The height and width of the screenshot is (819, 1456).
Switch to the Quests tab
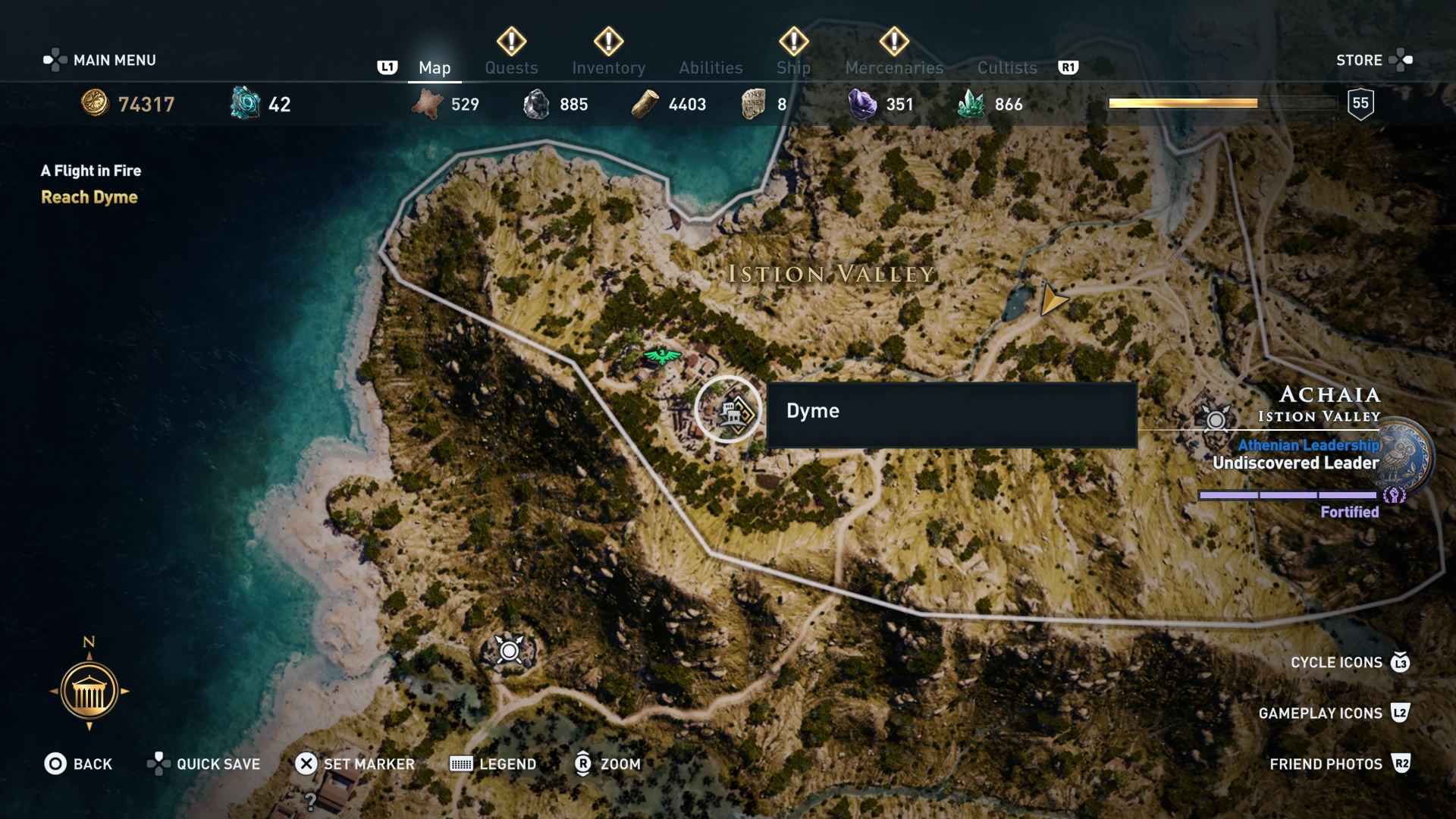point(511,67)
